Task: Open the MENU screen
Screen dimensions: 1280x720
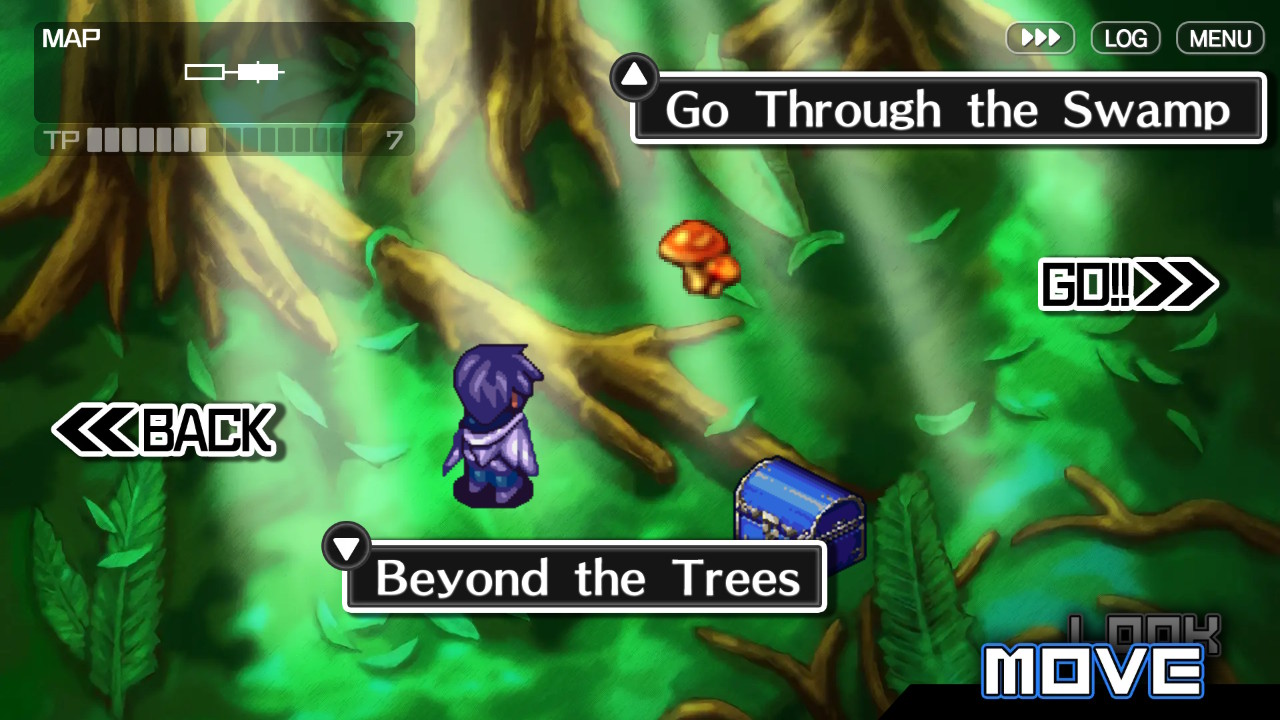Action: click(x=1219, y=38)
